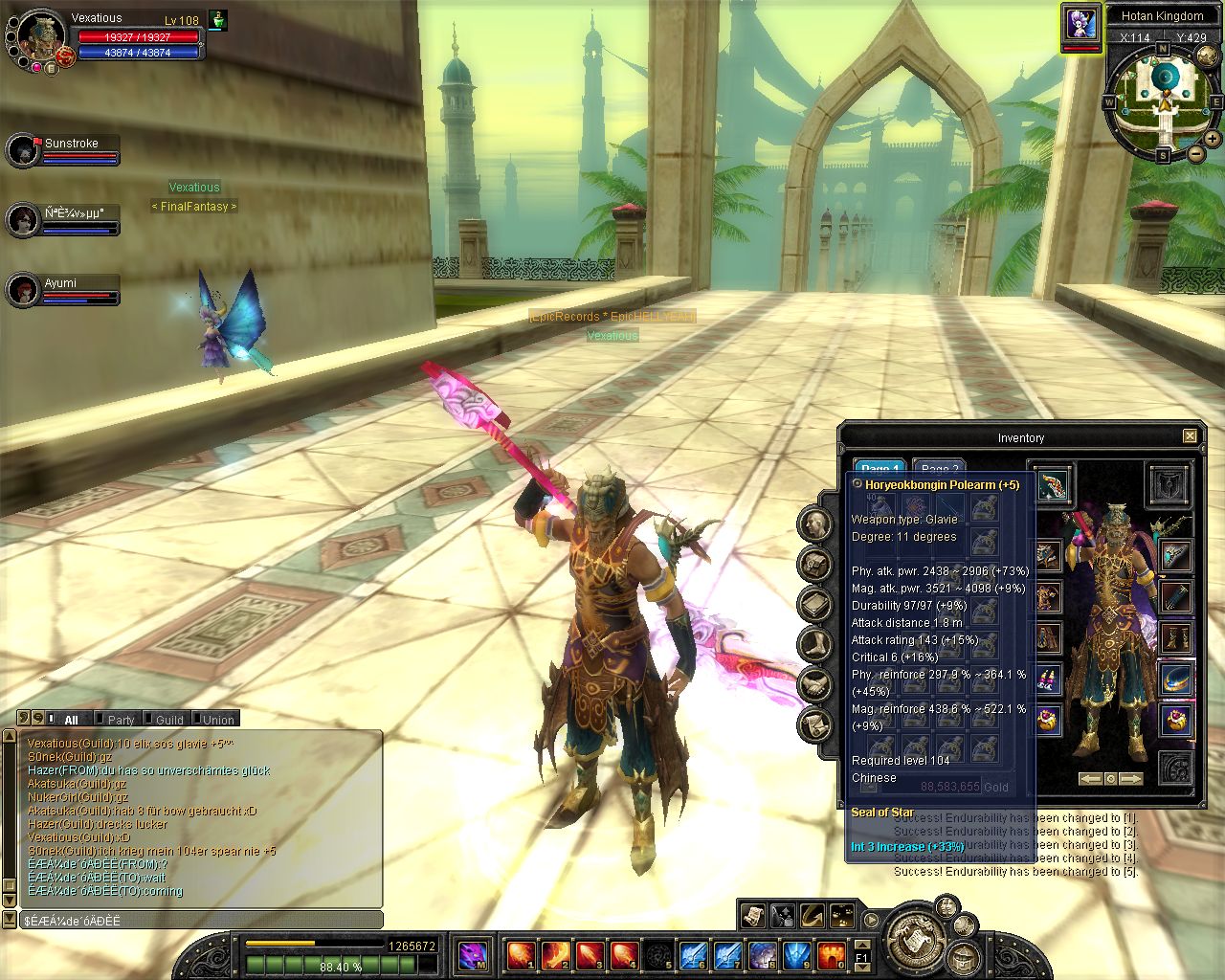Switch to inventory Page 2
The height and width of the screenshot is (980, 1225).
coord(938,469)
